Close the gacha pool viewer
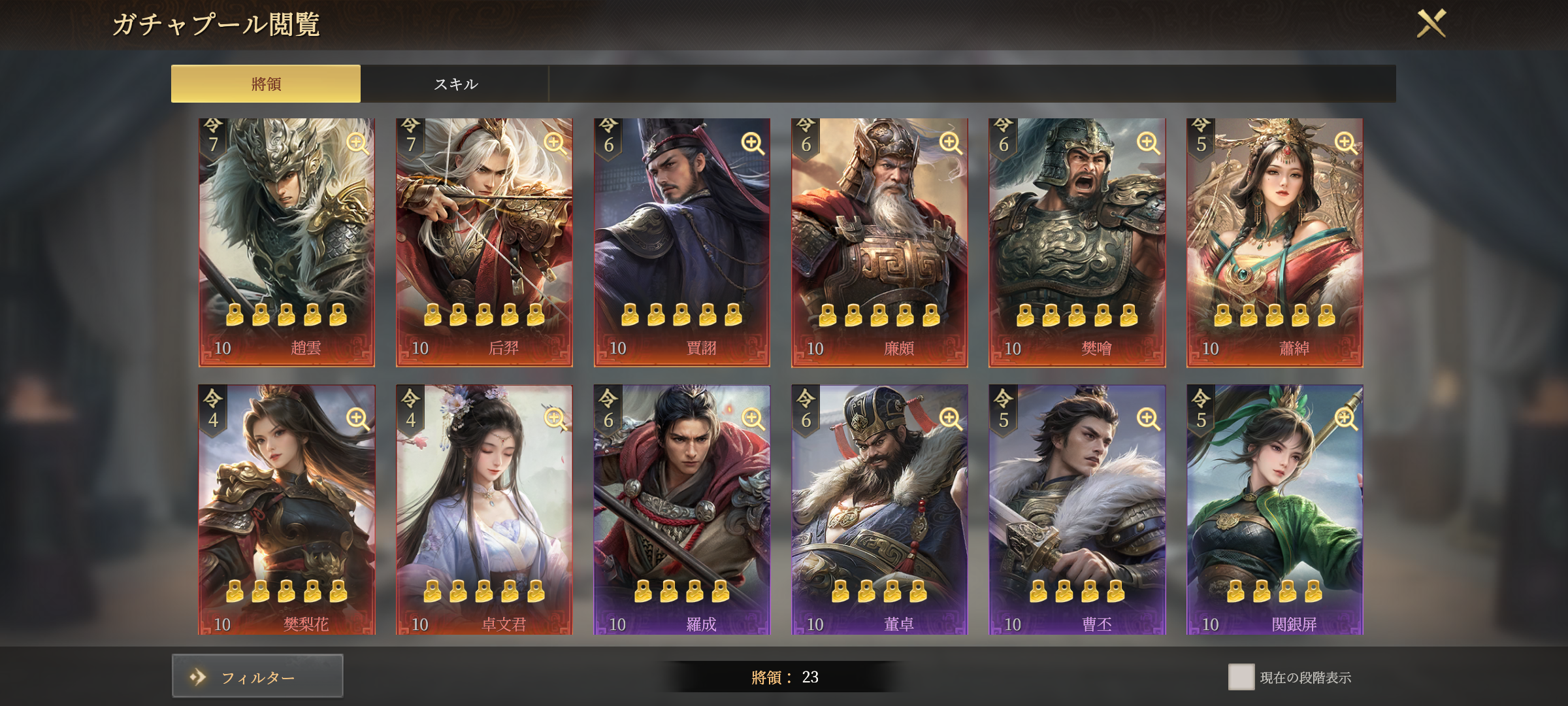 click(1431, 24)
